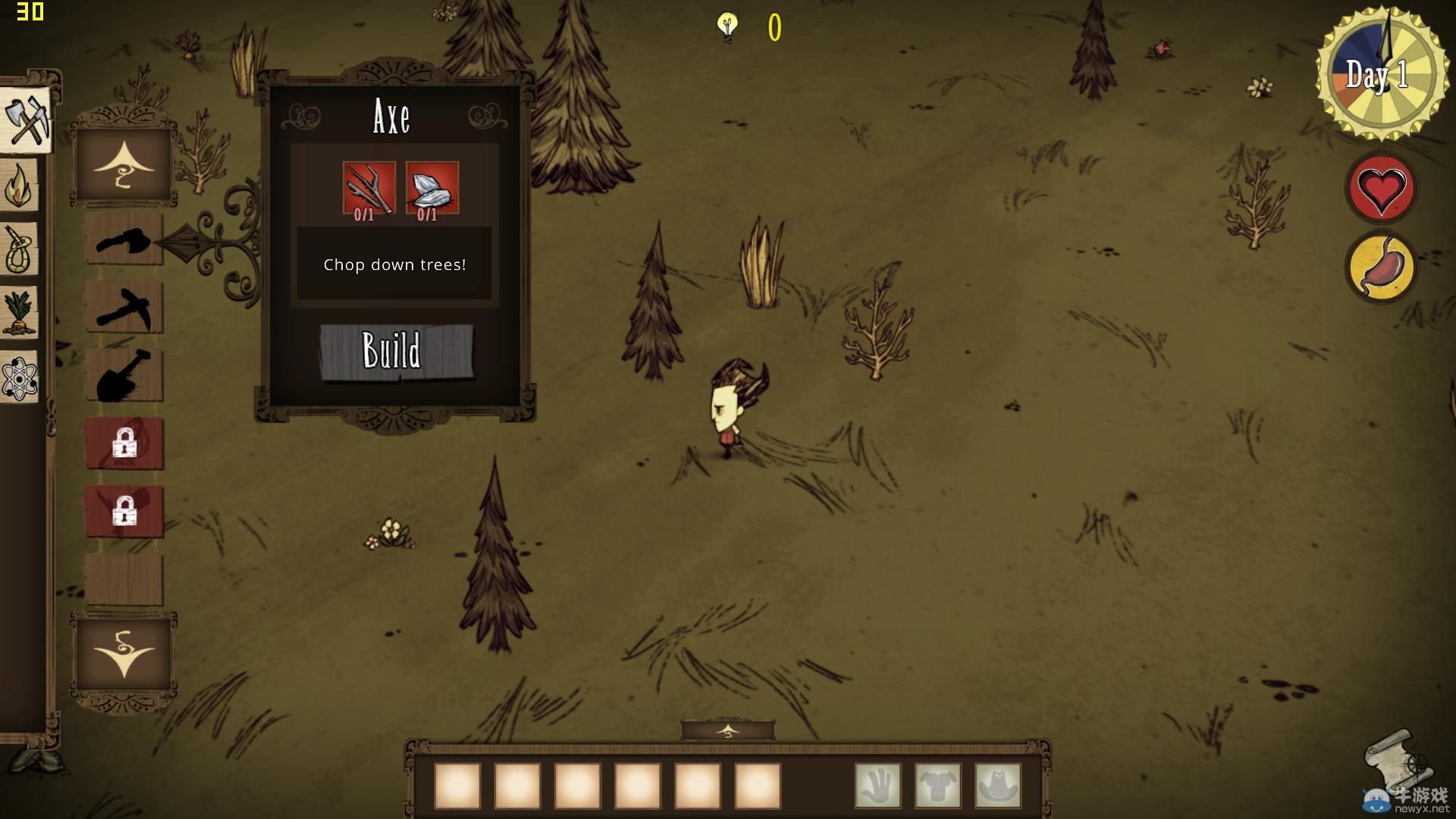Select the hat equipment slot

point(998,786)
